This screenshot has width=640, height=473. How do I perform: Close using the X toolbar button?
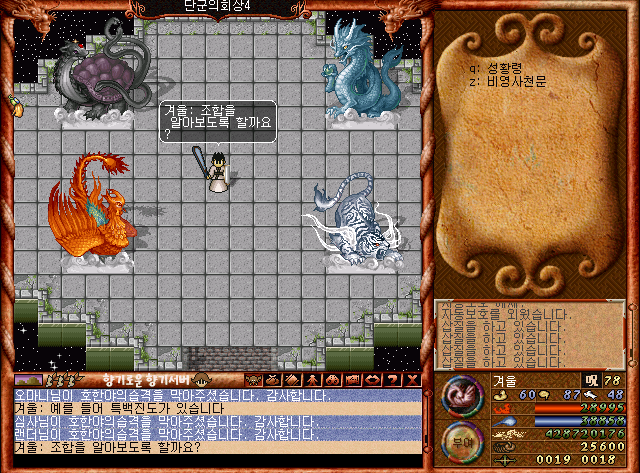pos(410,379)
